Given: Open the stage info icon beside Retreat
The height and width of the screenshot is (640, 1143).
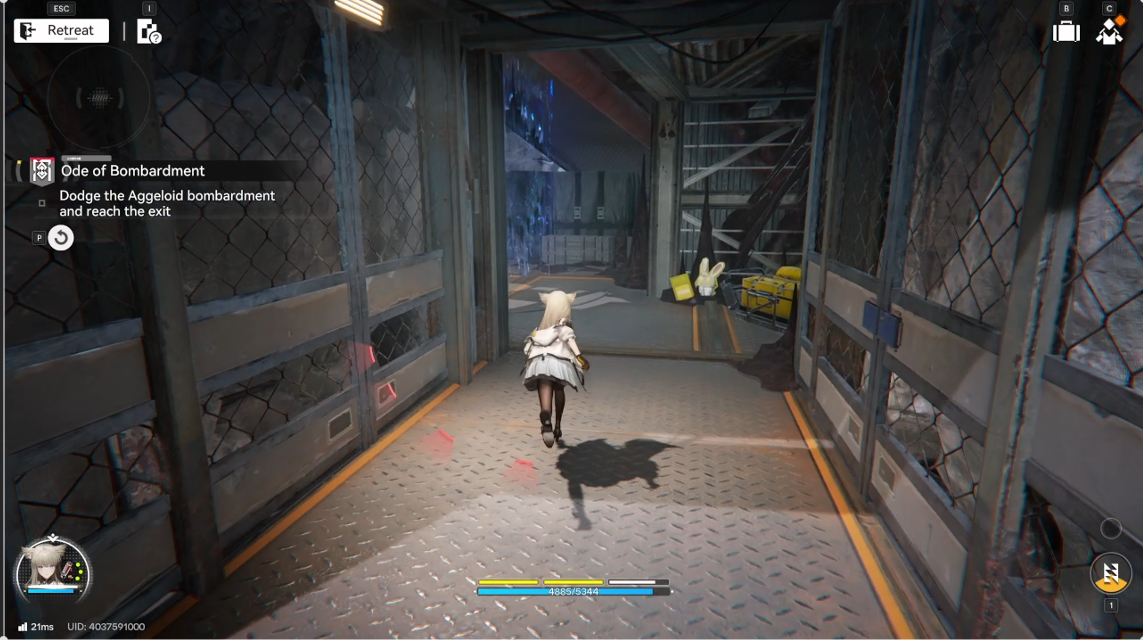Looking at the screenshot, I should coord(149,32).
